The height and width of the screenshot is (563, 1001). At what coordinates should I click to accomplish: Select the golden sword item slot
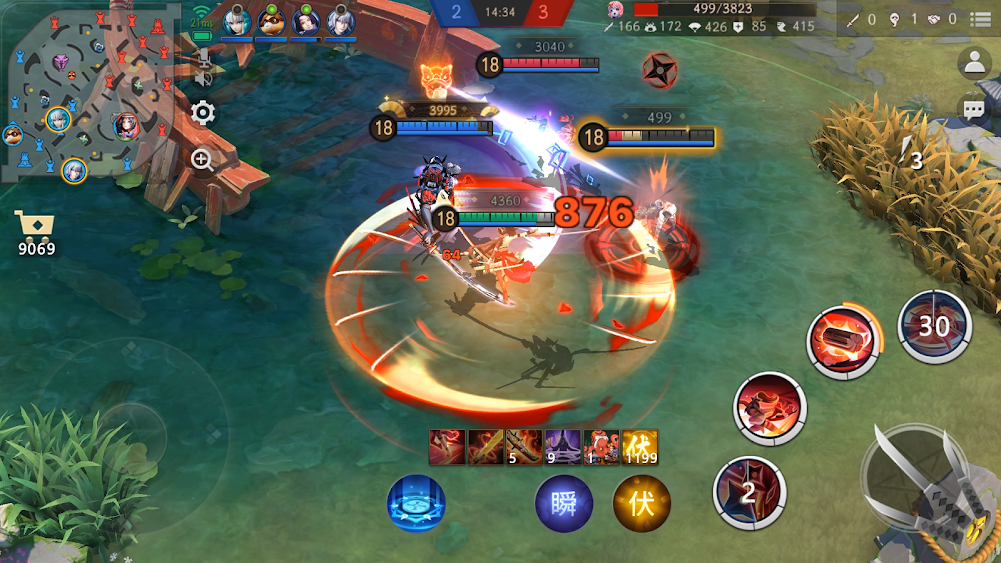tap(485, 447)
